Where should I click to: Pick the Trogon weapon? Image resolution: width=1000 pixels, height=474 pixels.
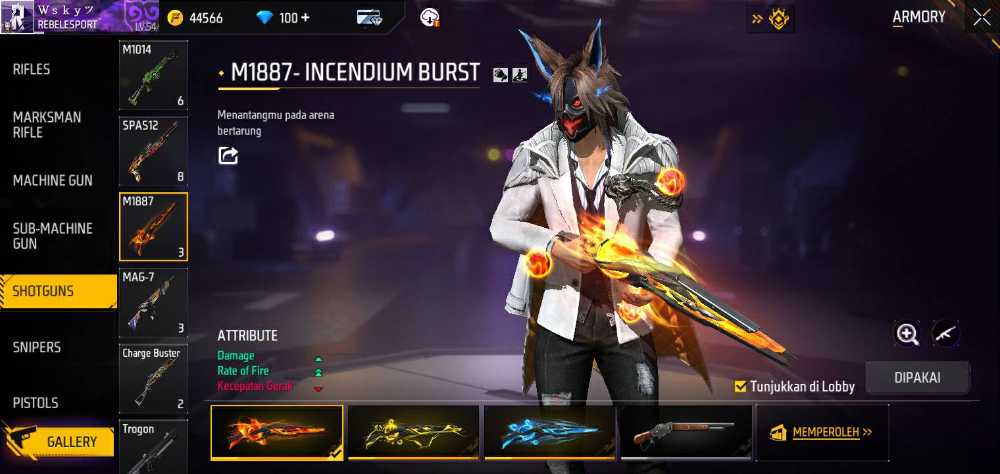tap(153, 446)
